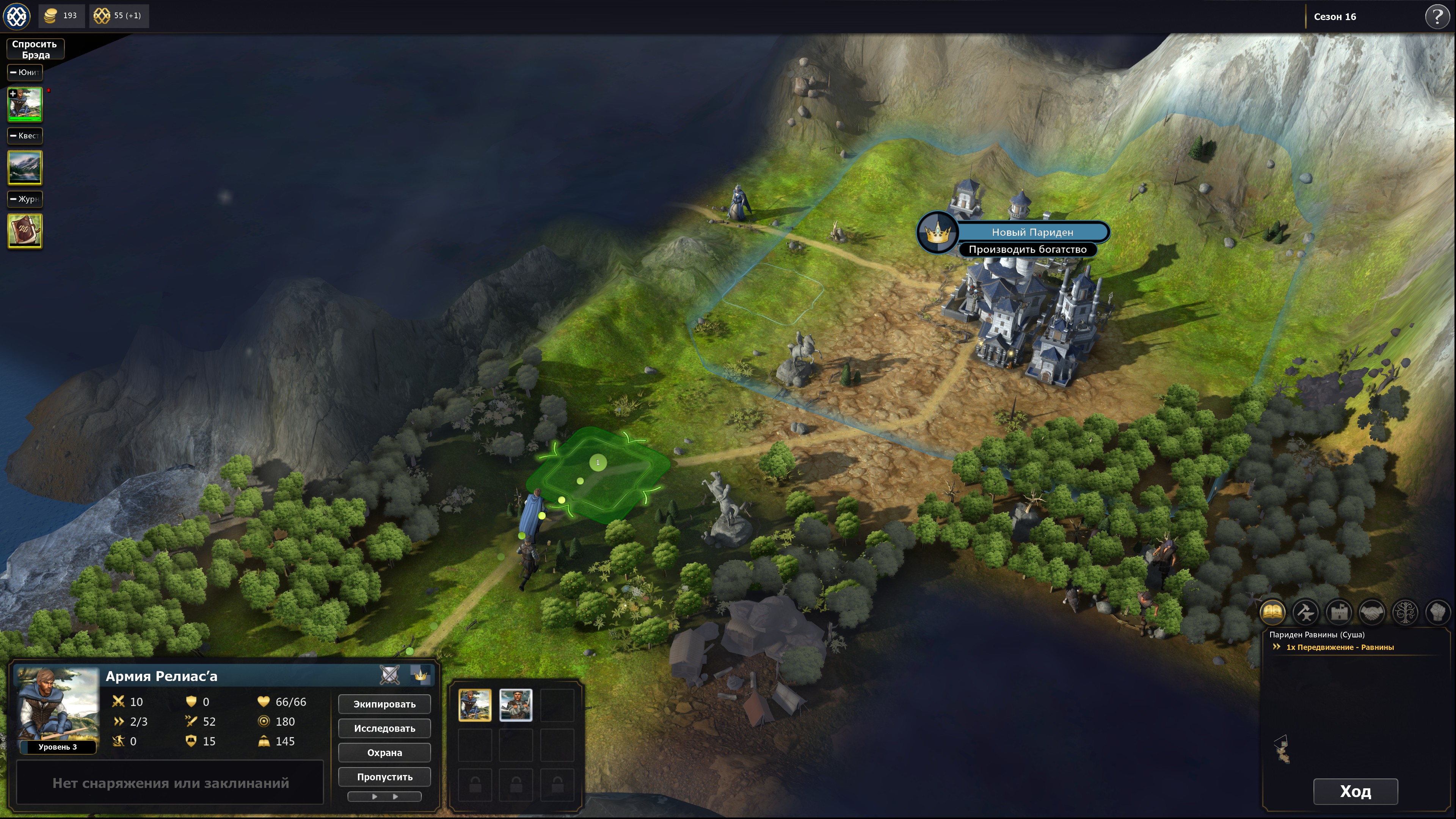This screenshot has width=1456, height=819.
Task: Open the golden spellbook panel
Action: coord(1272,612)
